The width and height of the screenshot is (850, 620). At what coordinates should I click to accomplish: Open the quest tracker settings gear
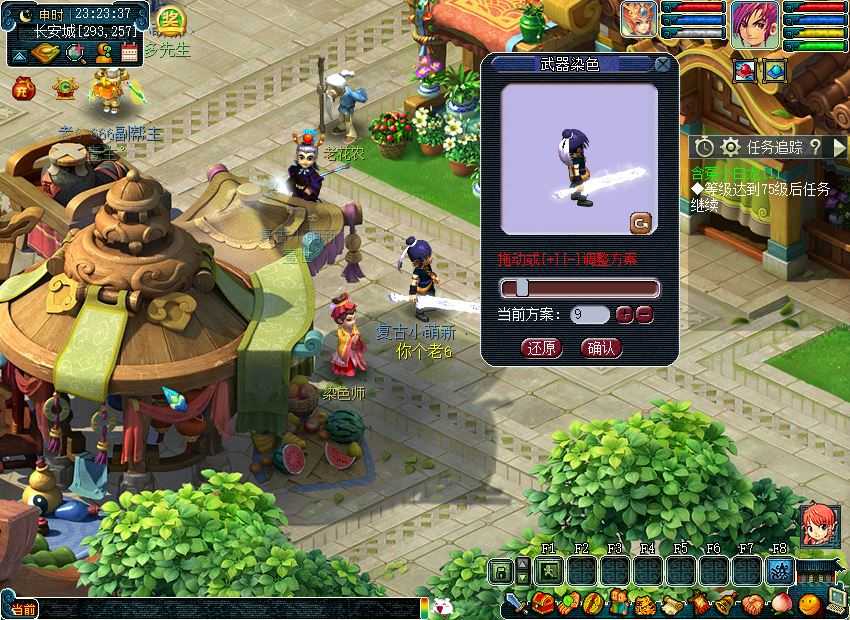tap(730, 147)
